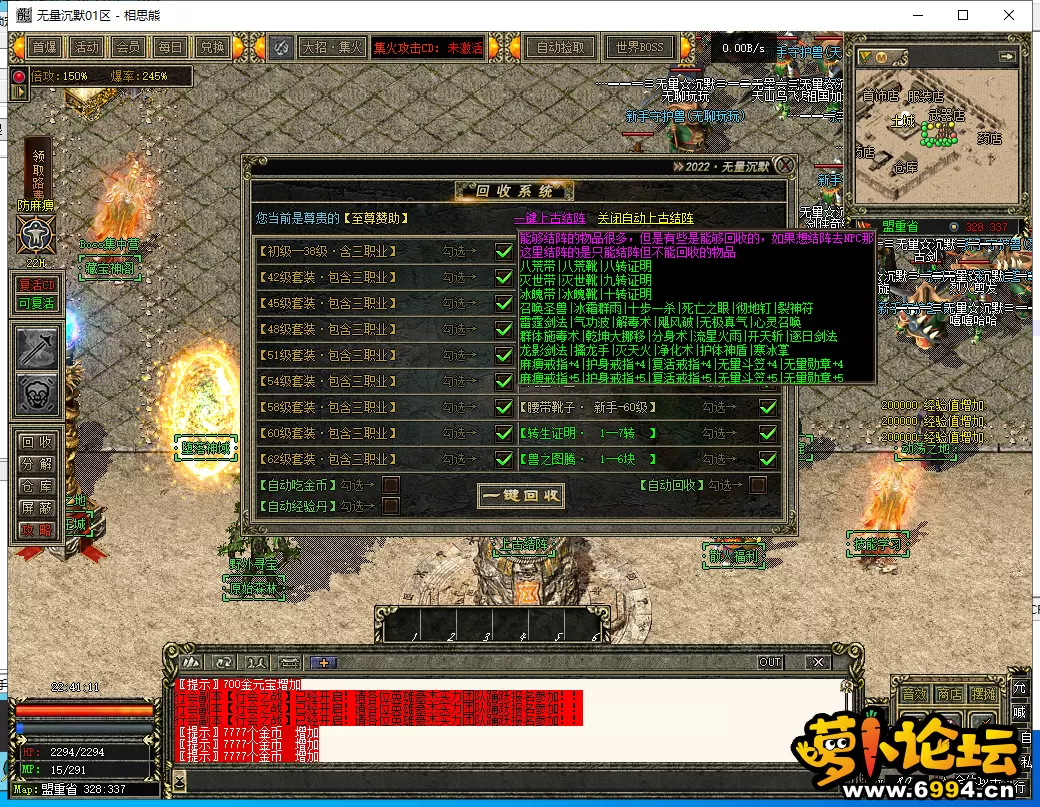Click the 一键回收 recycle button
The height and width of the screenshot is (807, 1040).
[521, 495]
